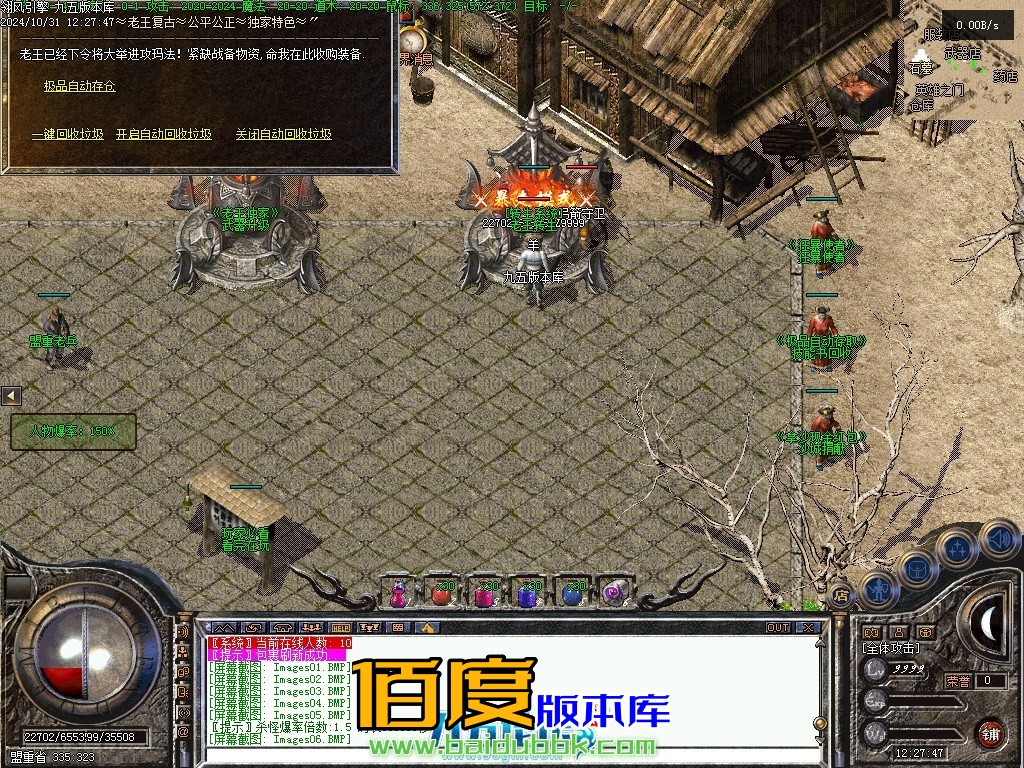Enable 开启自动回收垃圾 option
This screenshot has height=768, width=1024.
[164, 134]
